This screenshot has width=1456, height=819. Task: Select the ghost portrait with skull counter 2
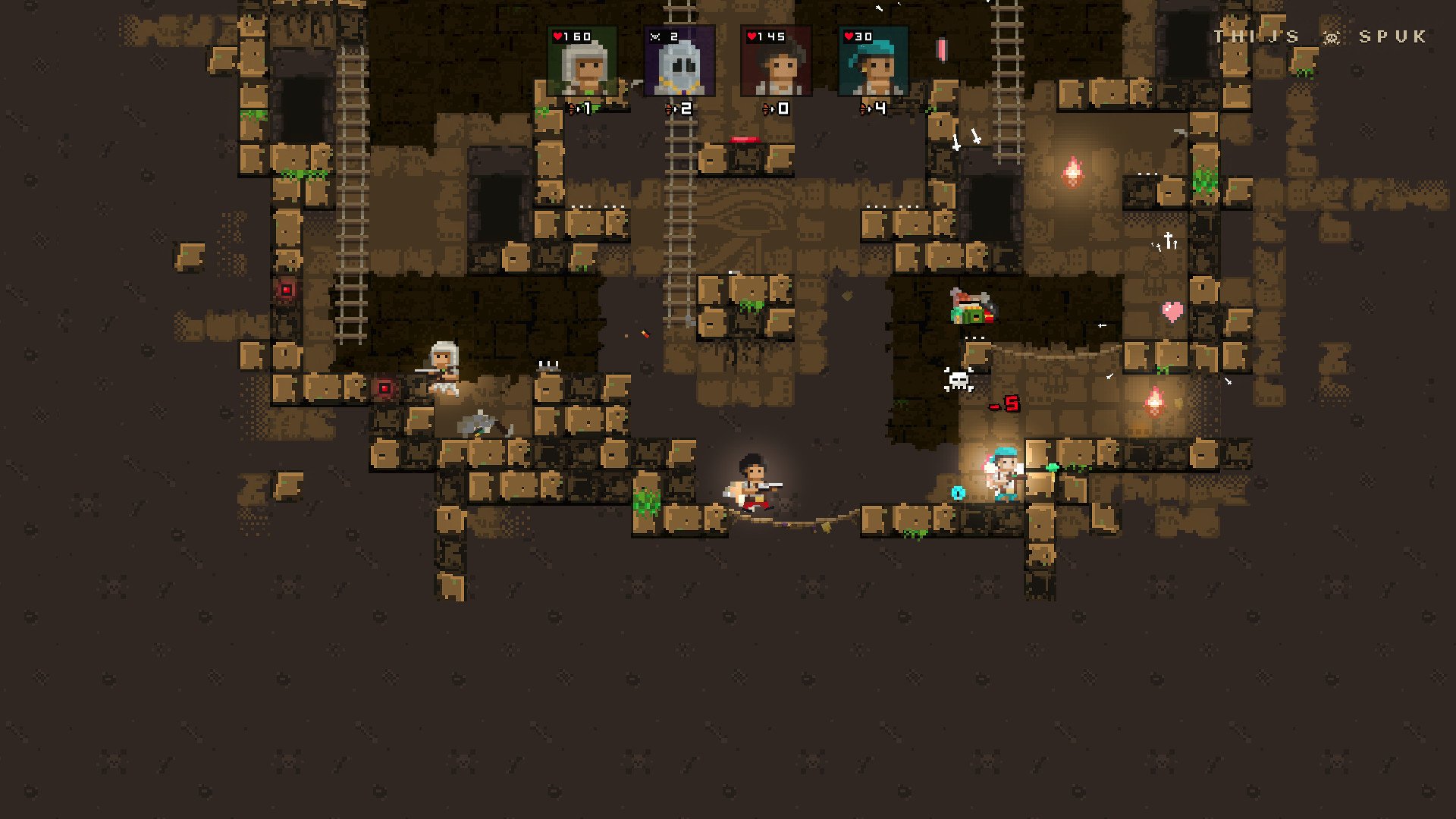(679, 62)
